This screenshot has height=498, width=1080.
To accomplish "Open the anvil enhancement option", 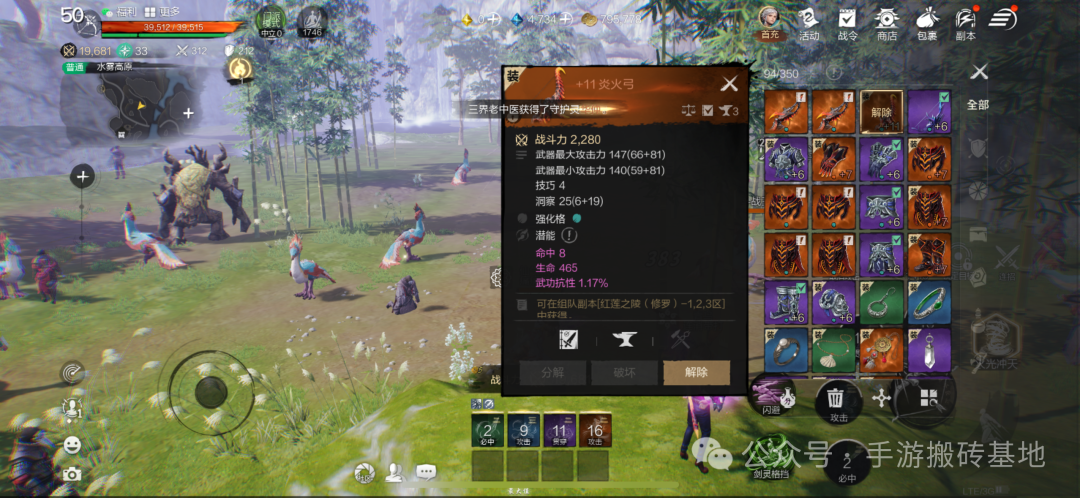I will (x=624, y=340).
